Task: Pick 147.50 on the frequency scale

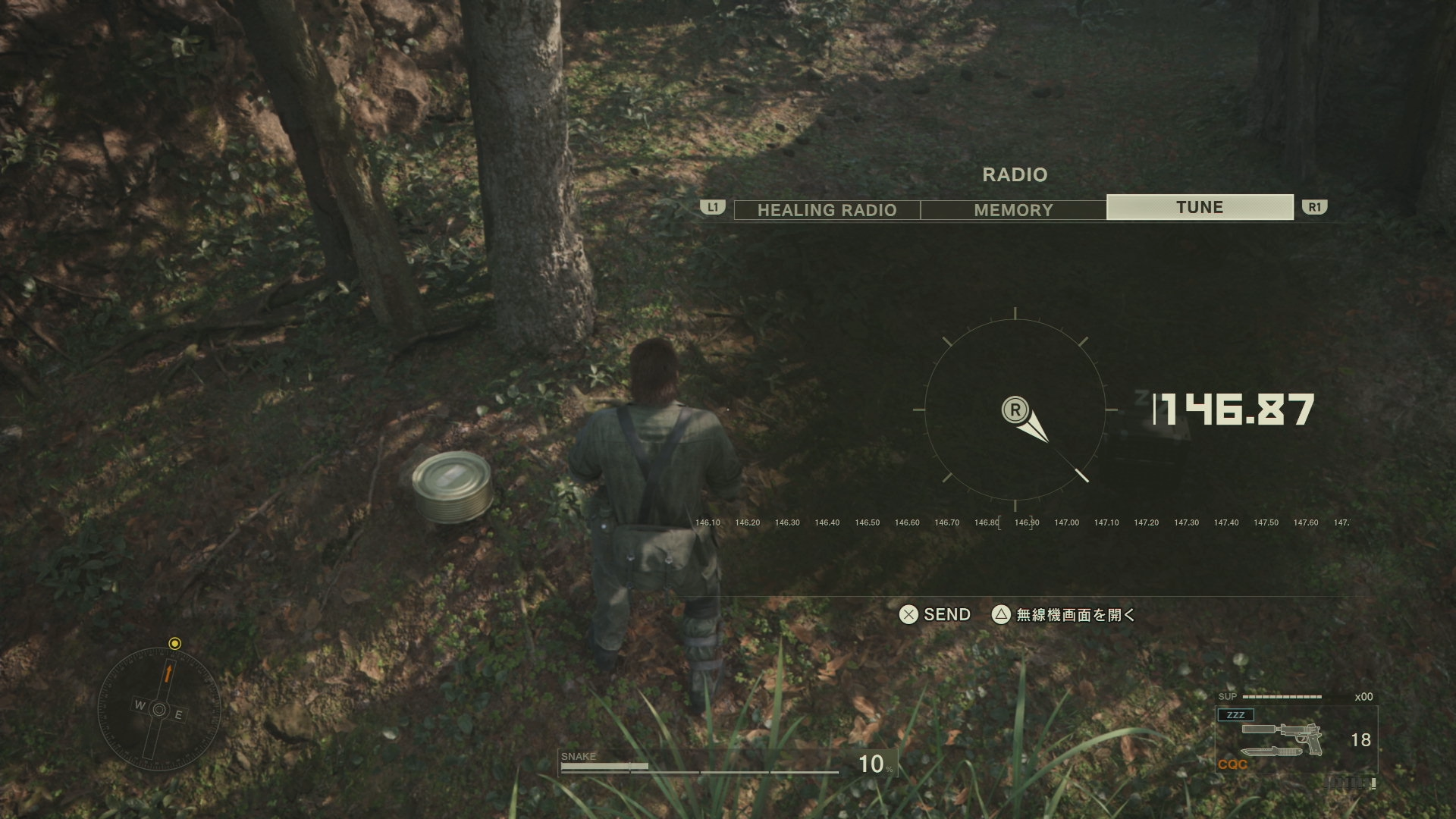Action: tap(1266, 522)
